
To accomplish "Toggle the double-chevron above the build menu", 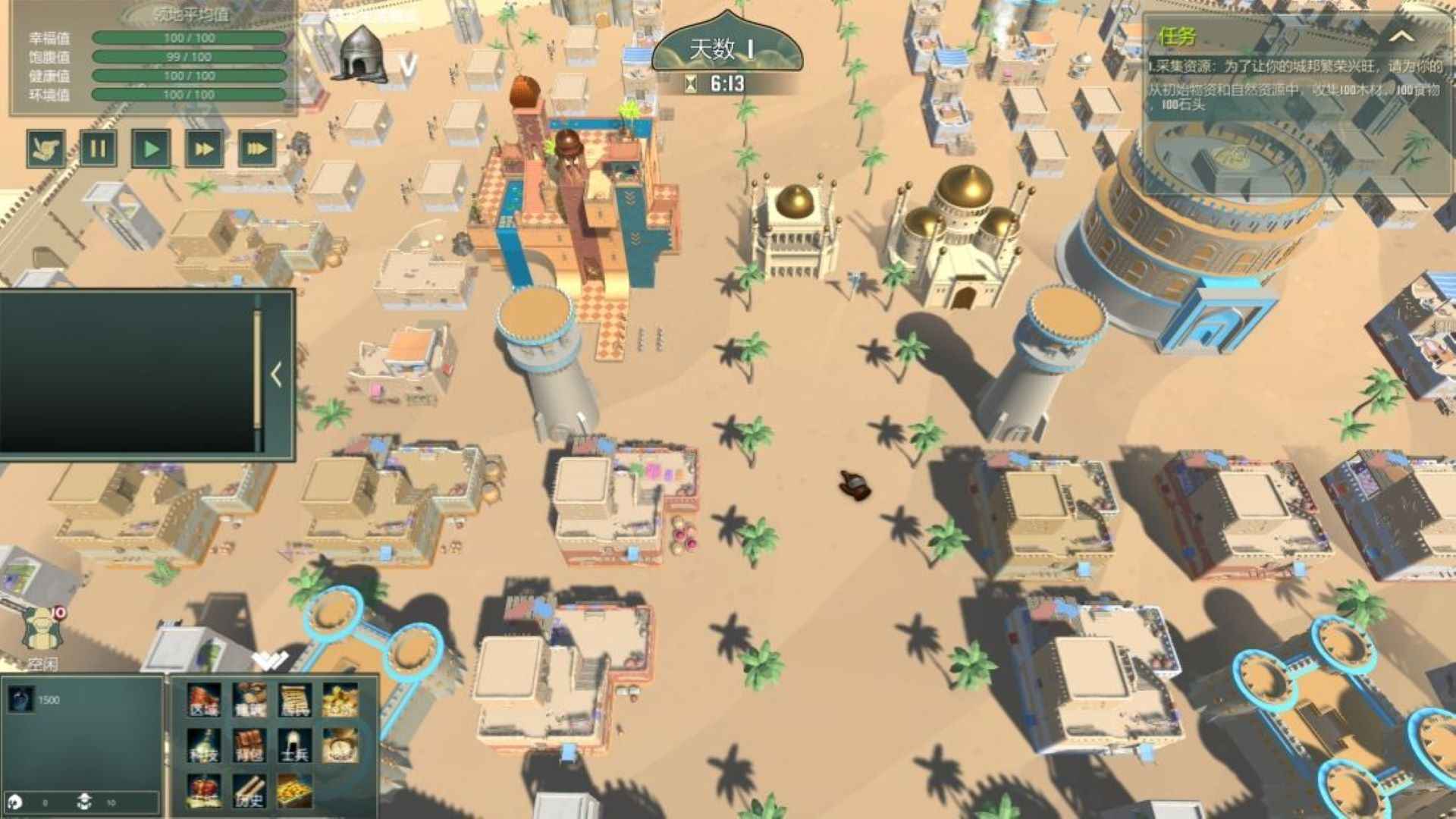I will (270, 661).
